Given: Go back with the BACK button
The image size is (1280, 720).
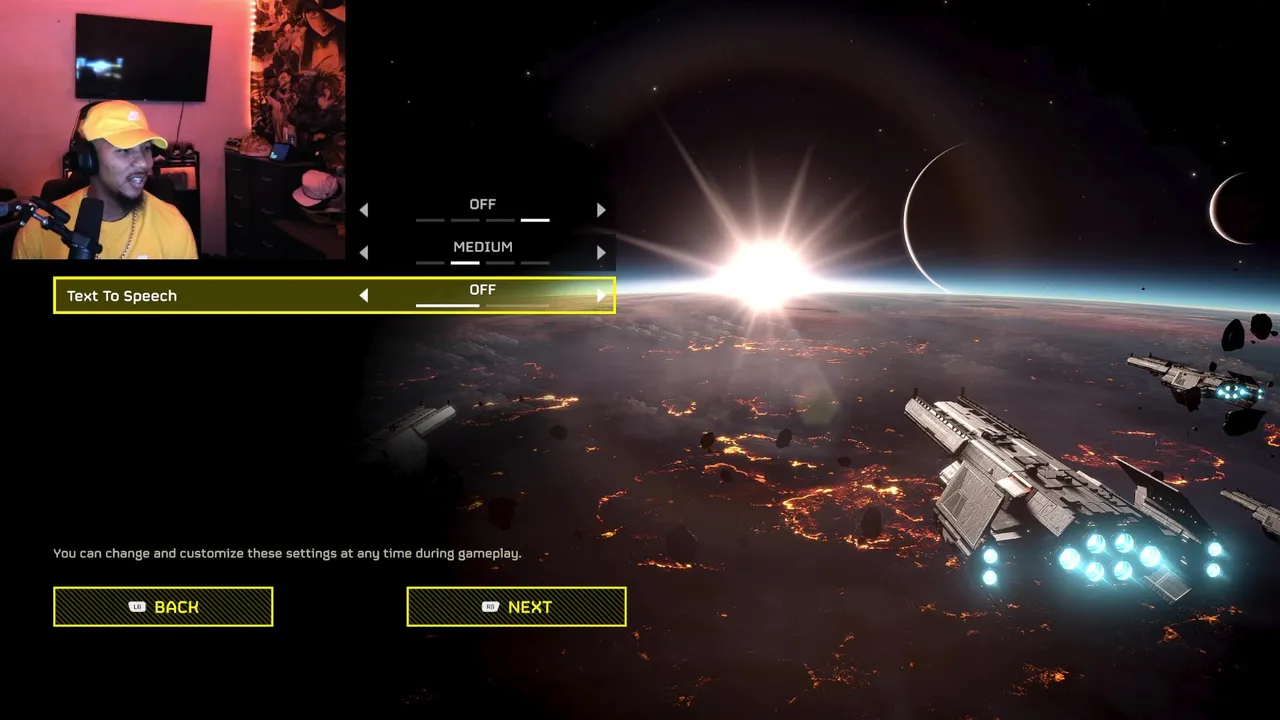Looking at the screenshot, I should pos(163,607).
